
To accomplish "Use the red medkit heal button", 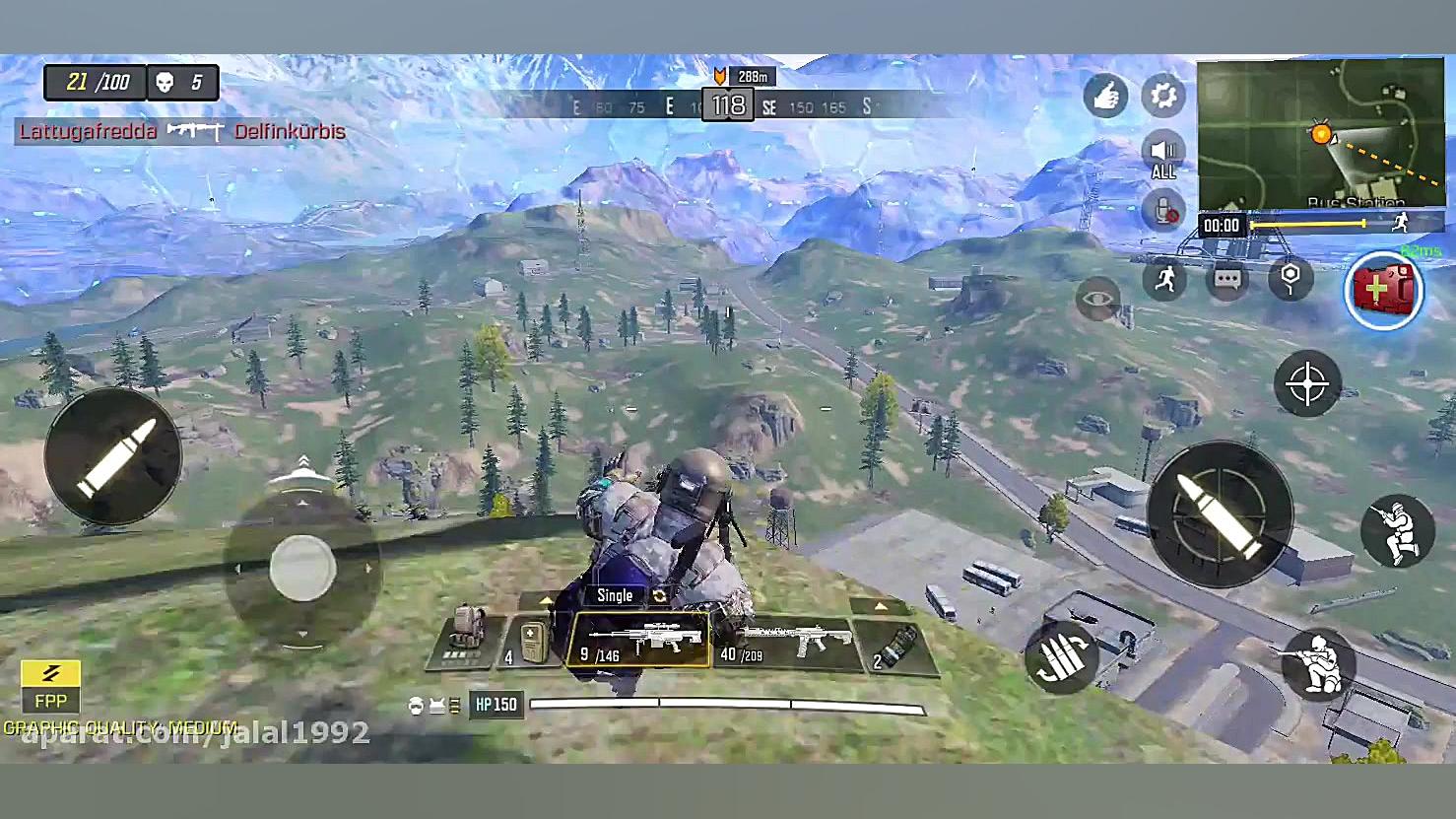I will [x=1383, y=290].
